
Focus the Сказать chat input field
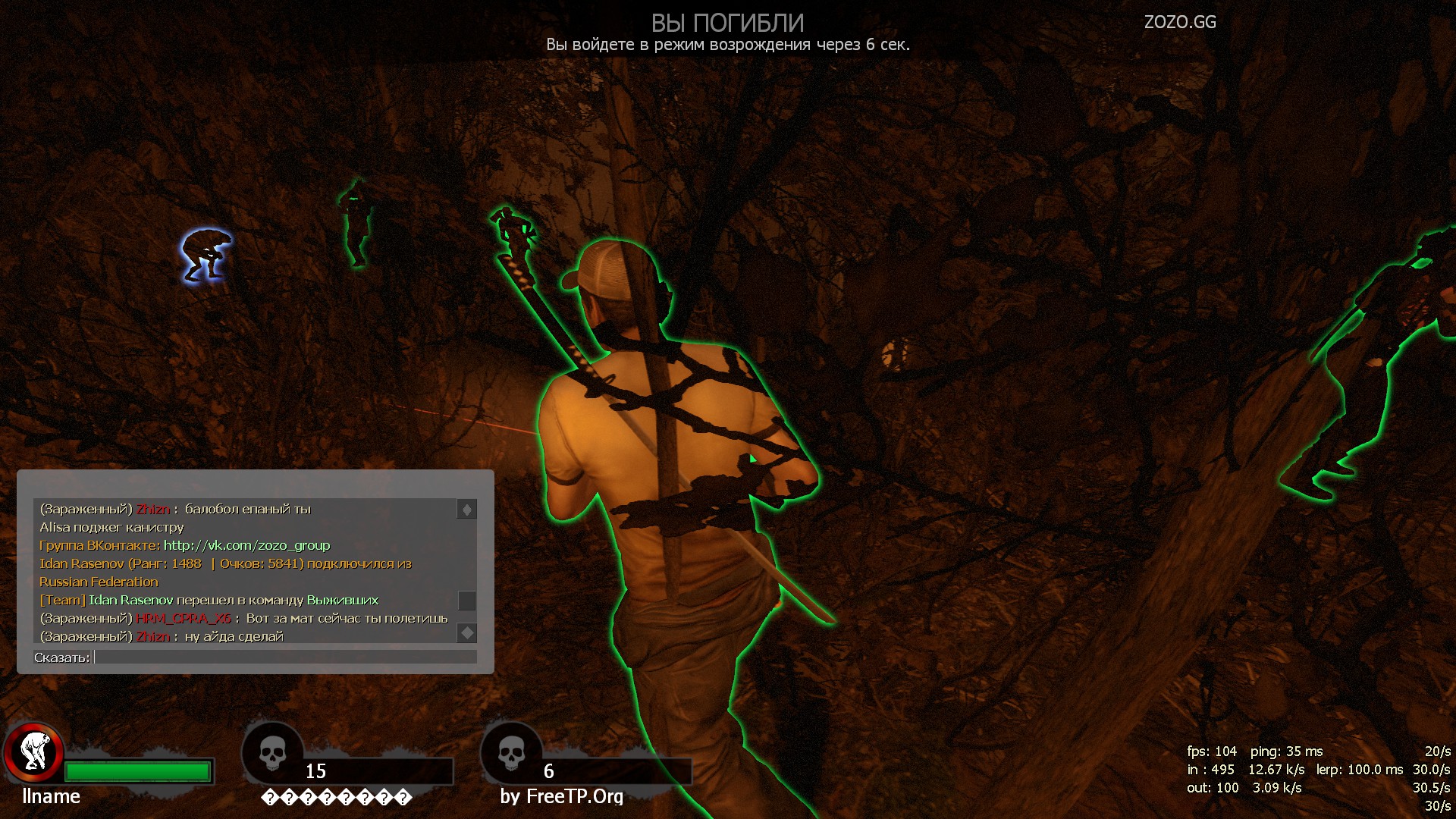(285, 657)
